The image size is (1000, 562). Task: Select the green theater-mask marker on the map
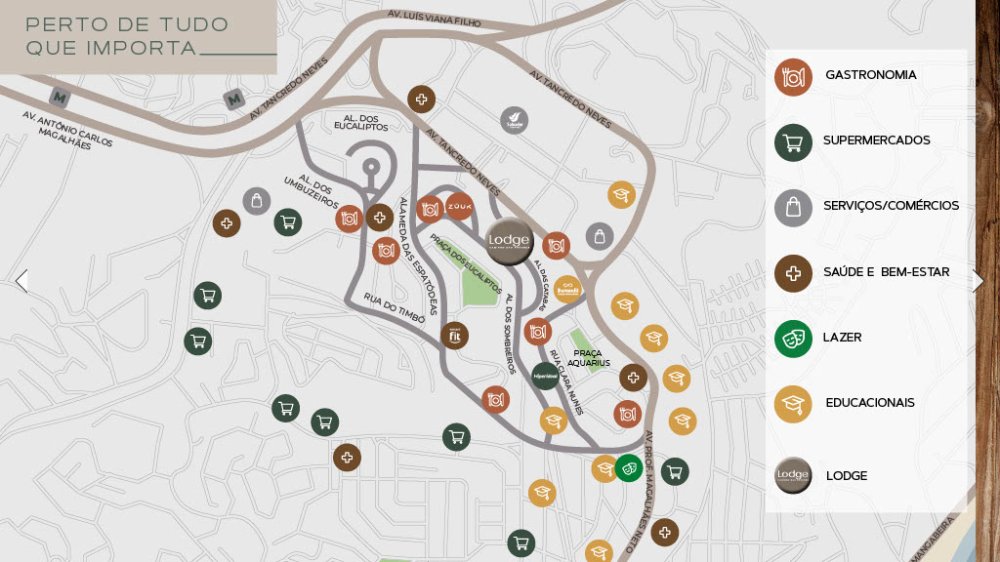click(x=628, y=467)
